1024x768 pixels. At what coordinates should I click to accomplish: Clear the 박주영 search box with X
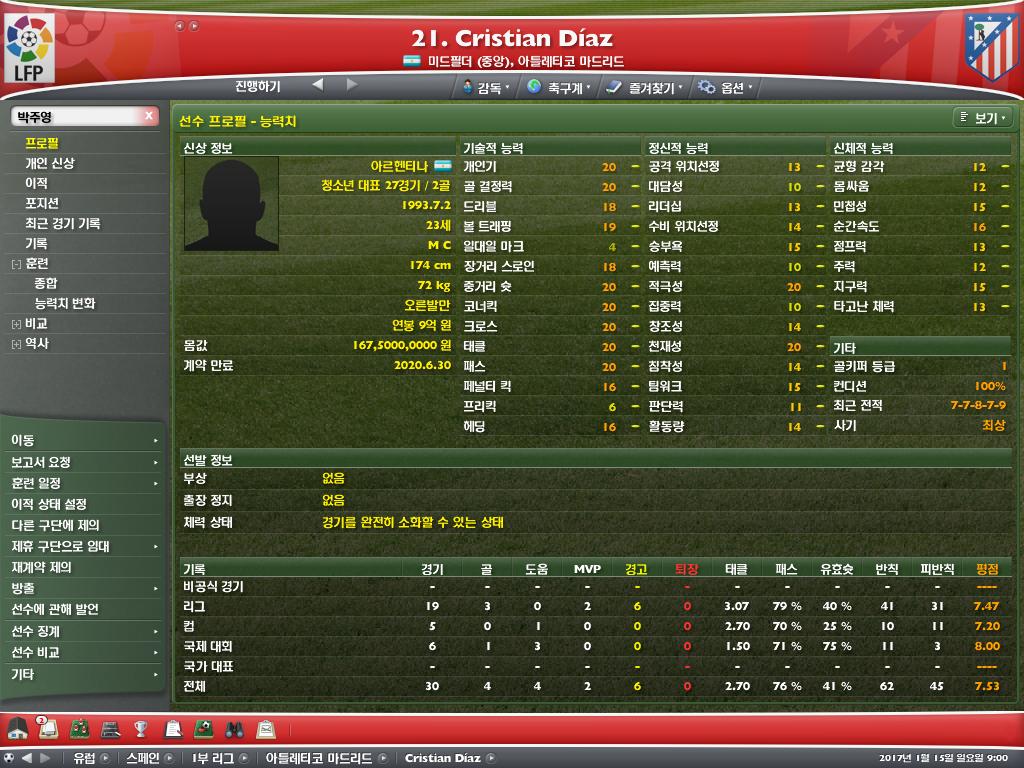coord(149,116)
